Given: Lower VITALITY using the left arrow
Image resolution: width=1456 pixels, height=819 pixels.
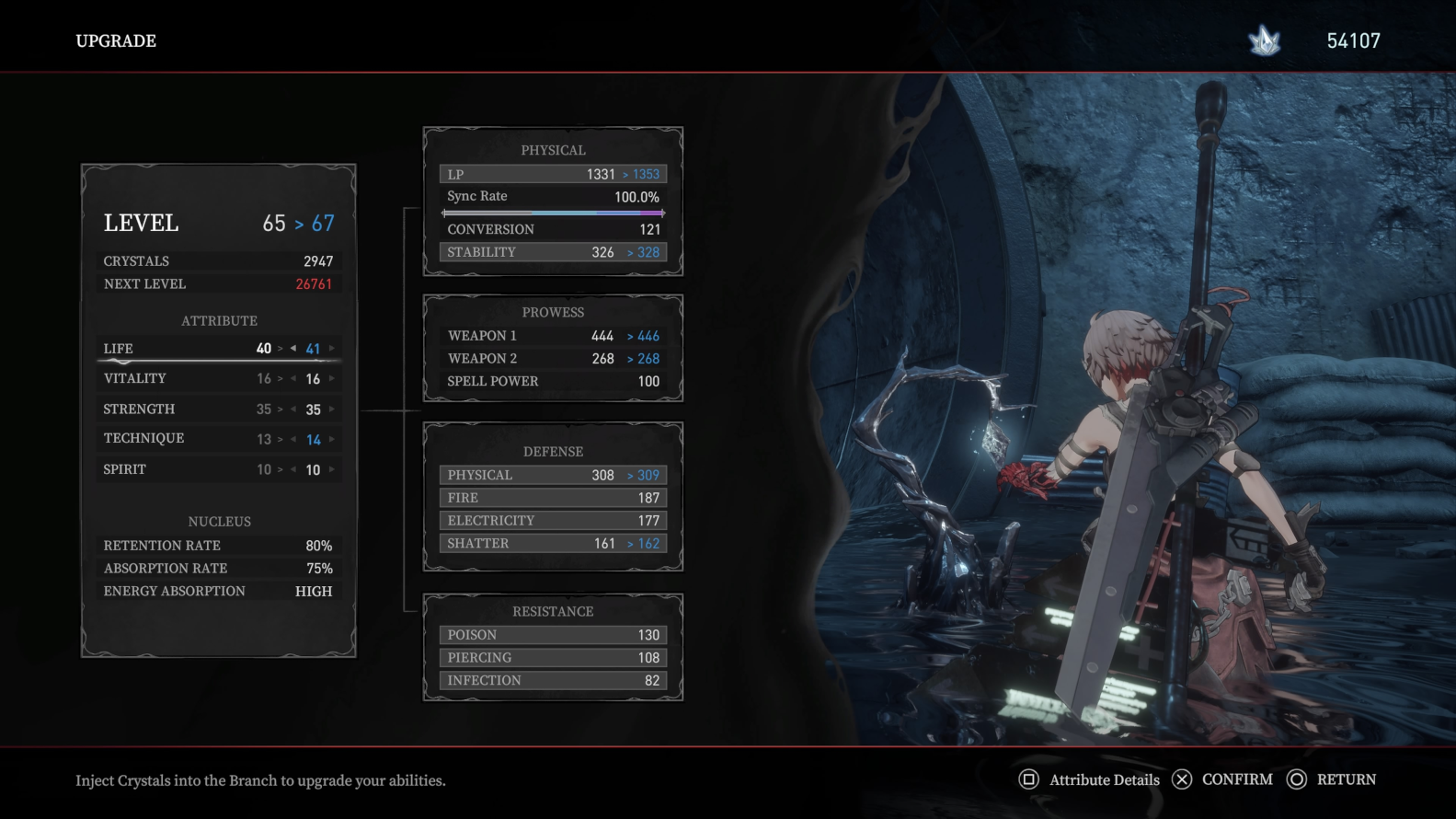Looking at the screenshot, I should point(293,379).
